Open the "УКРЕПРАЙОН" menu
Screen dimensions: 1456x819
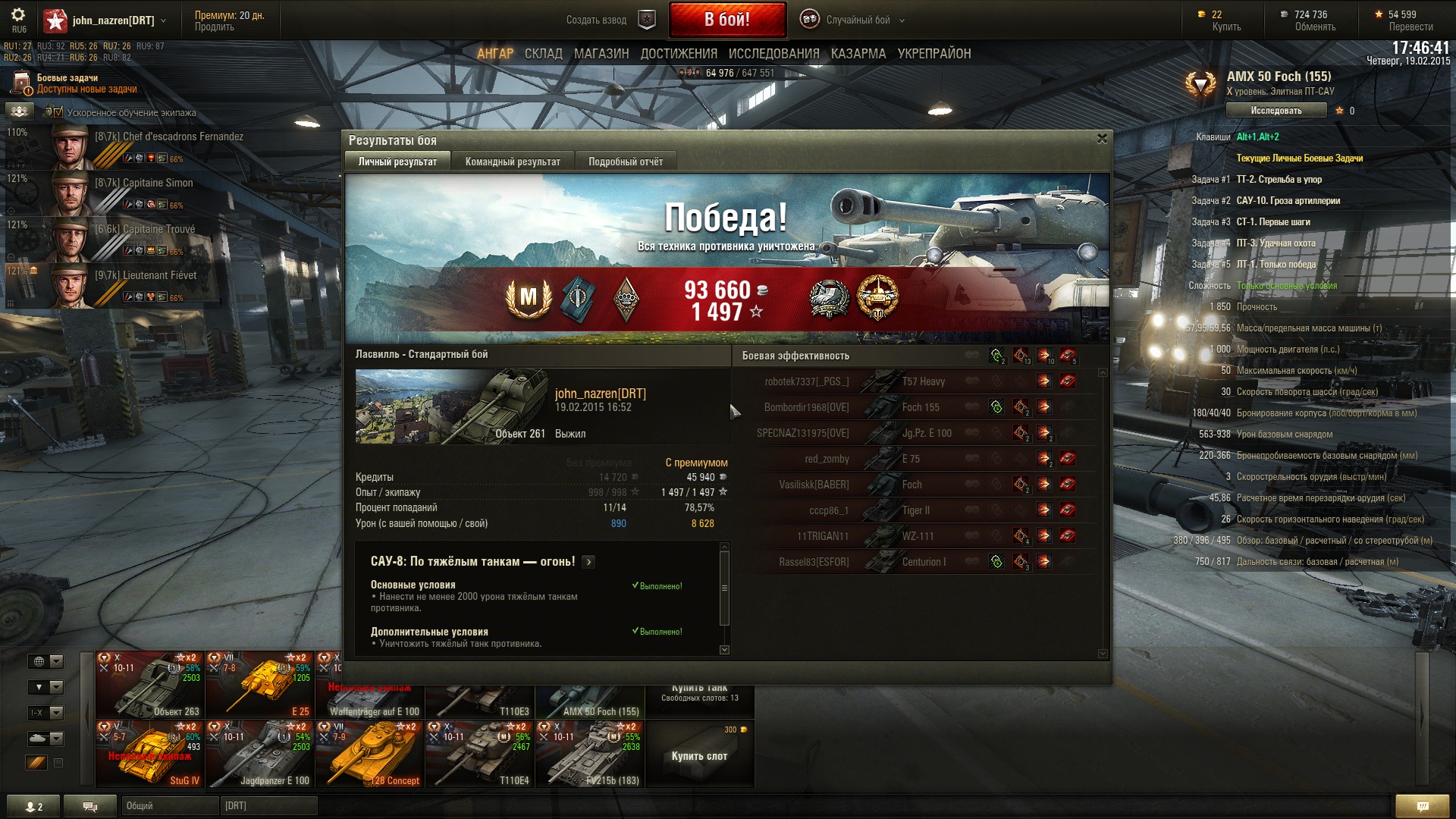point(934,54)
